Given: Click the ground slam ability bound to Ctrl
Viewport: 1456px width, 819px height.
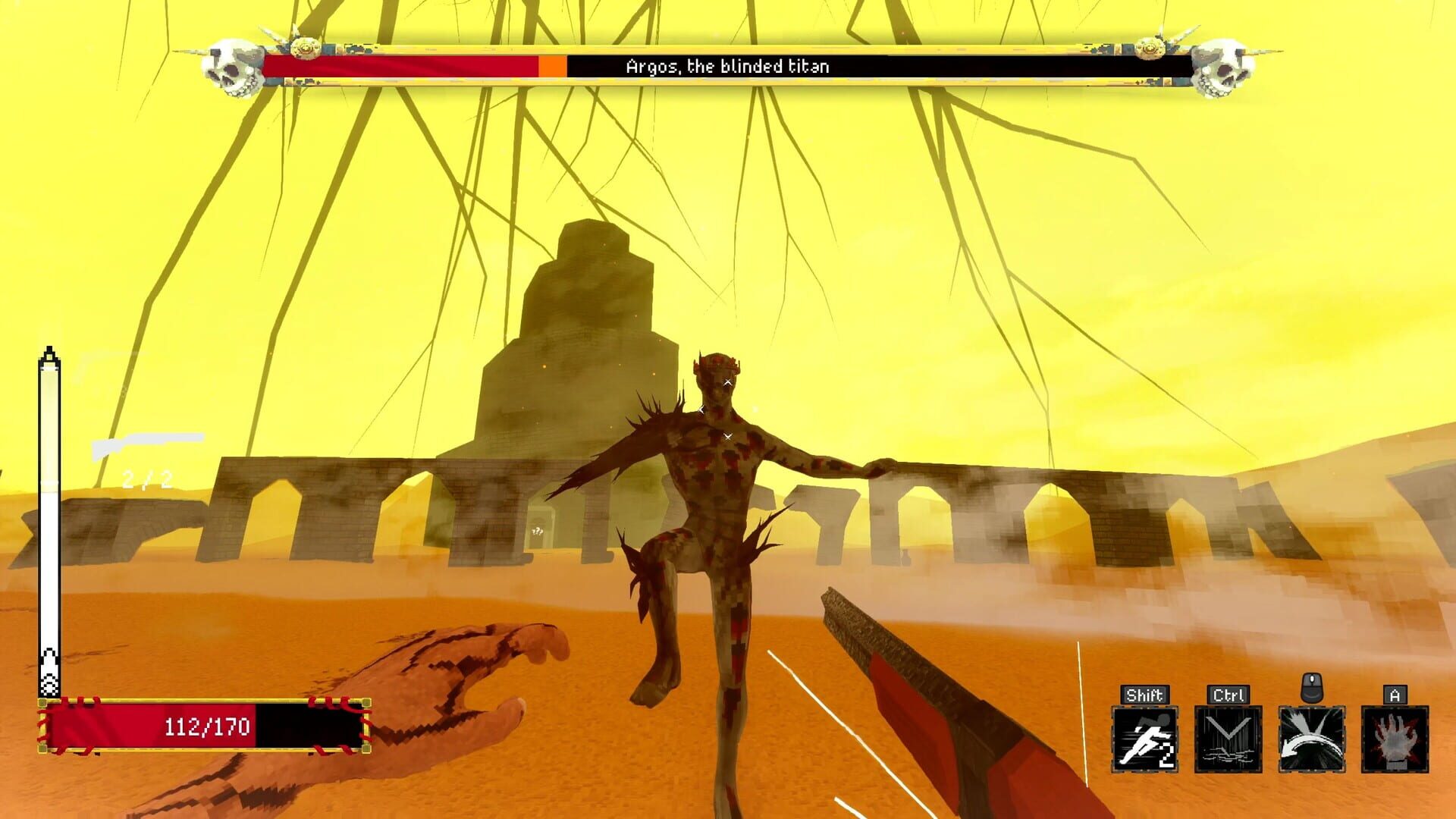Looking at the screenshot, I should click(x=1229, y=739).
